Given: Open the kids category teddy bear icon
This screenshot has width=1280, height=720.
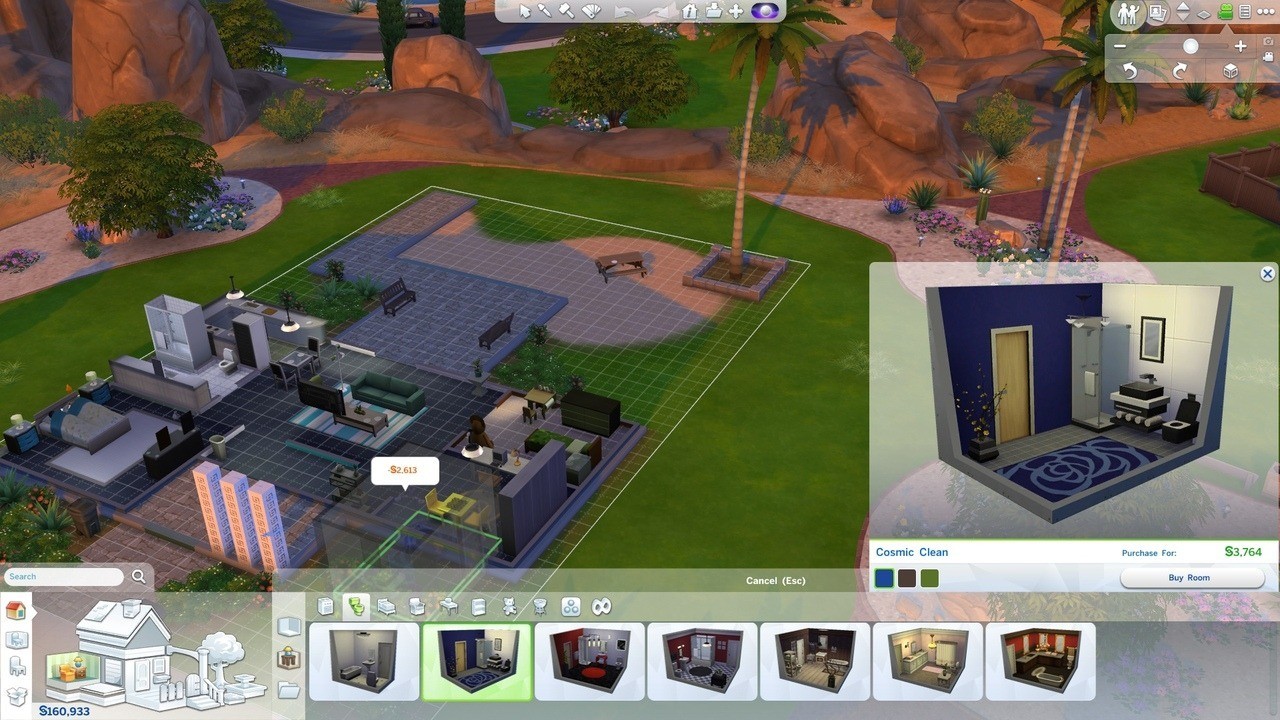Looking at the screenshot, I should 509,606.
